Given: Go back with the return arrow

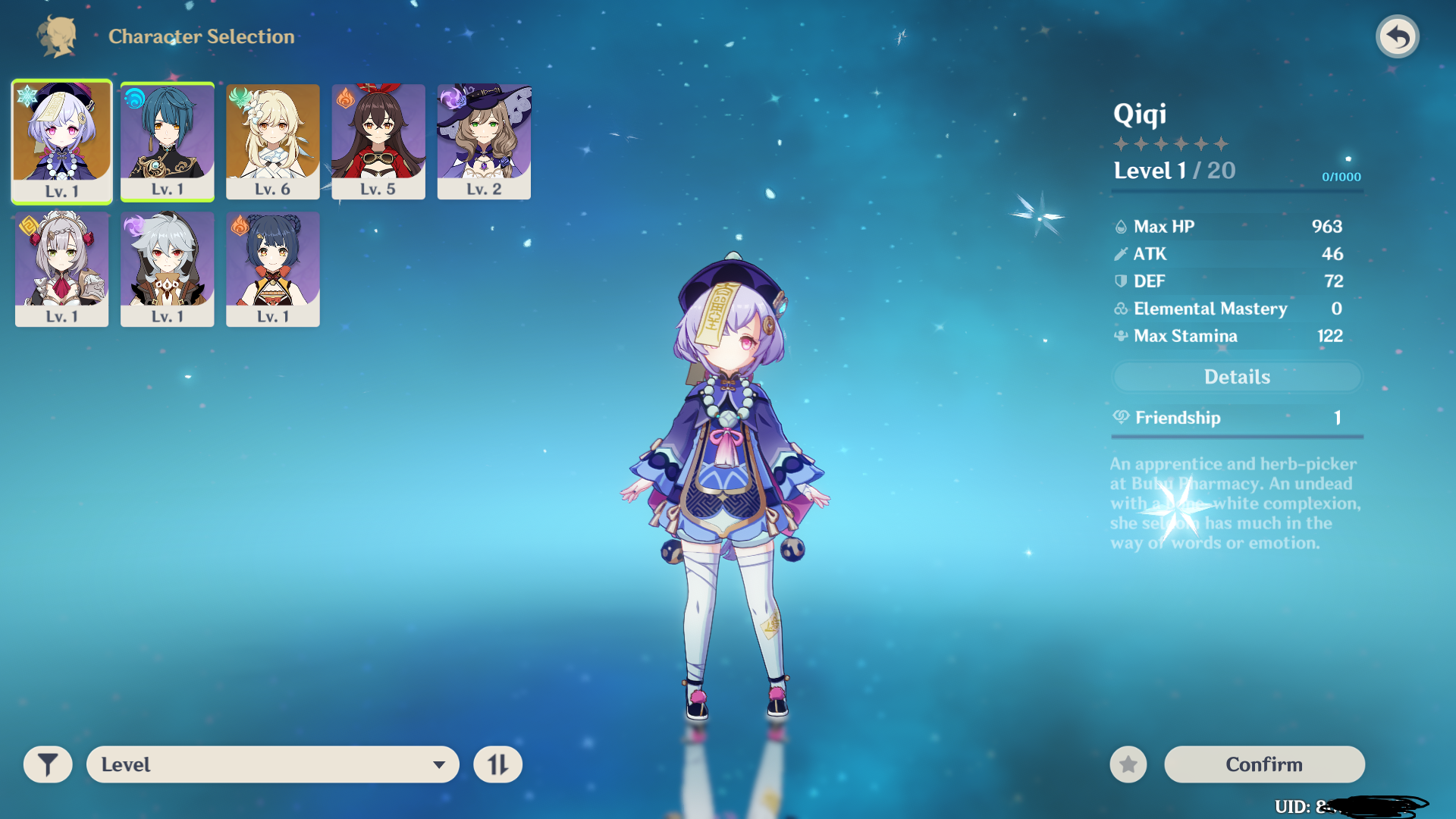Looking at the screenshot, I should [1397, 36].
